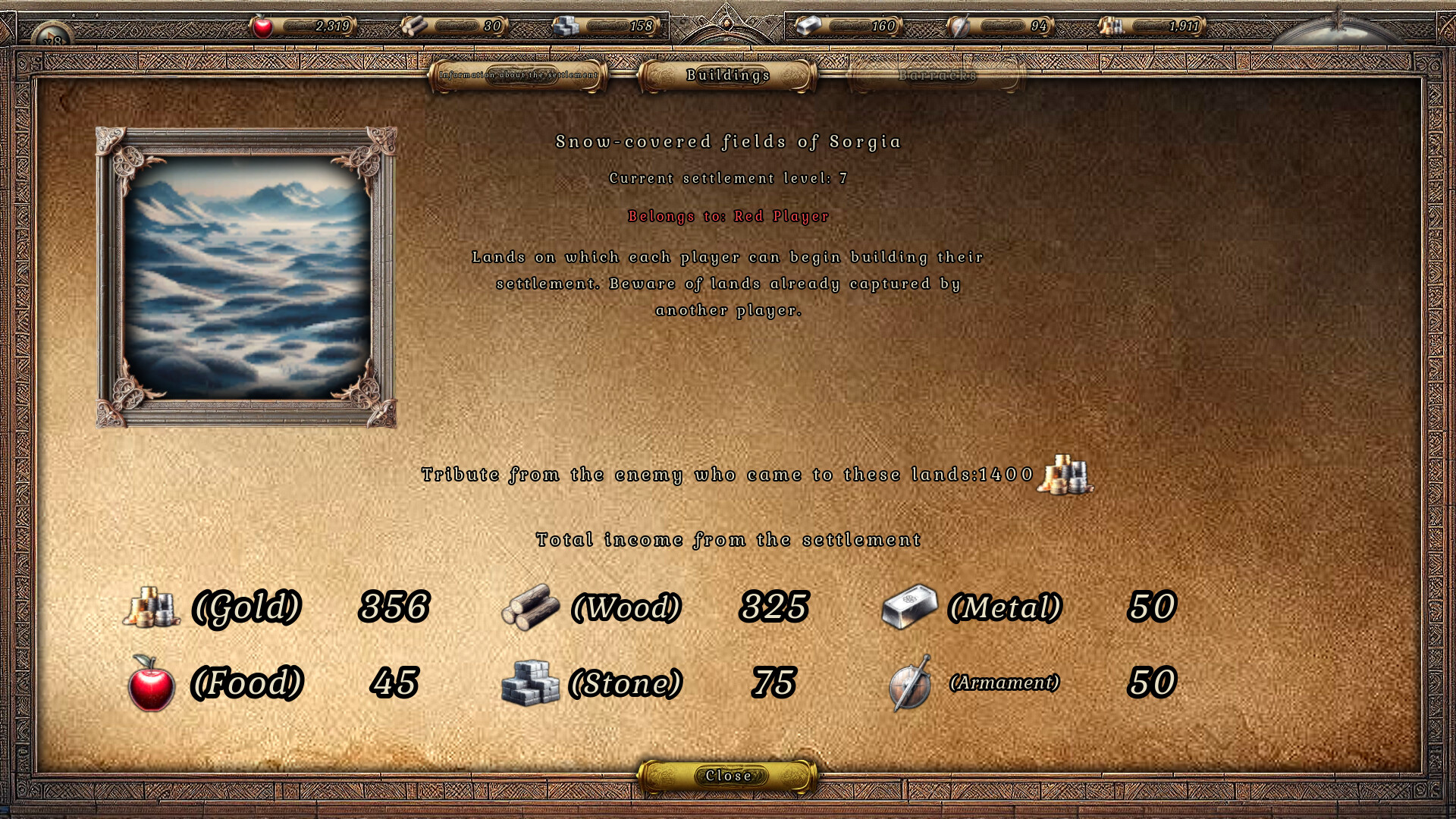
Task: Switch to the Buildings tab
Action: click(x=726, y=75)
